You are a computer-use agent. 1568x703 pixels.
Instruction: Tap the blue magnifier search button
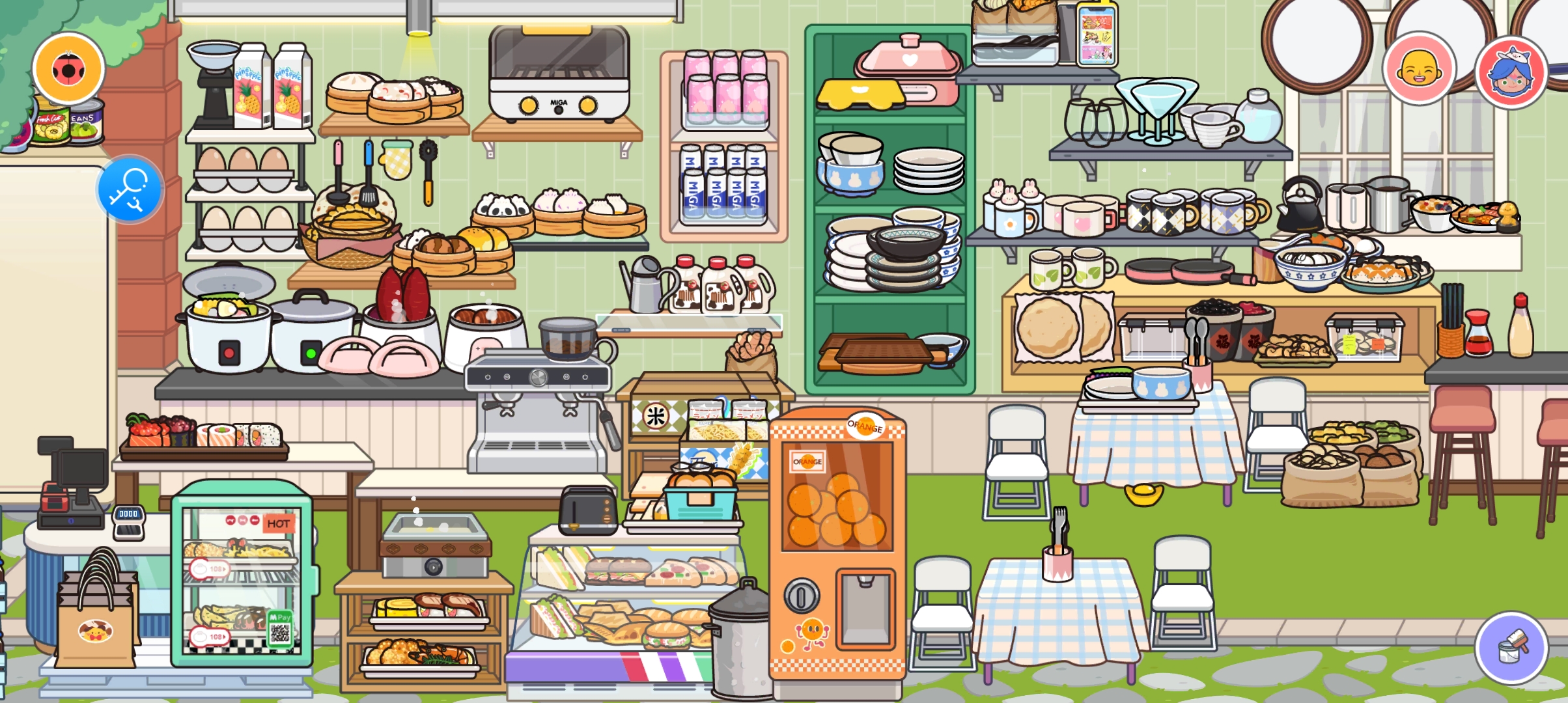point(130,189)
